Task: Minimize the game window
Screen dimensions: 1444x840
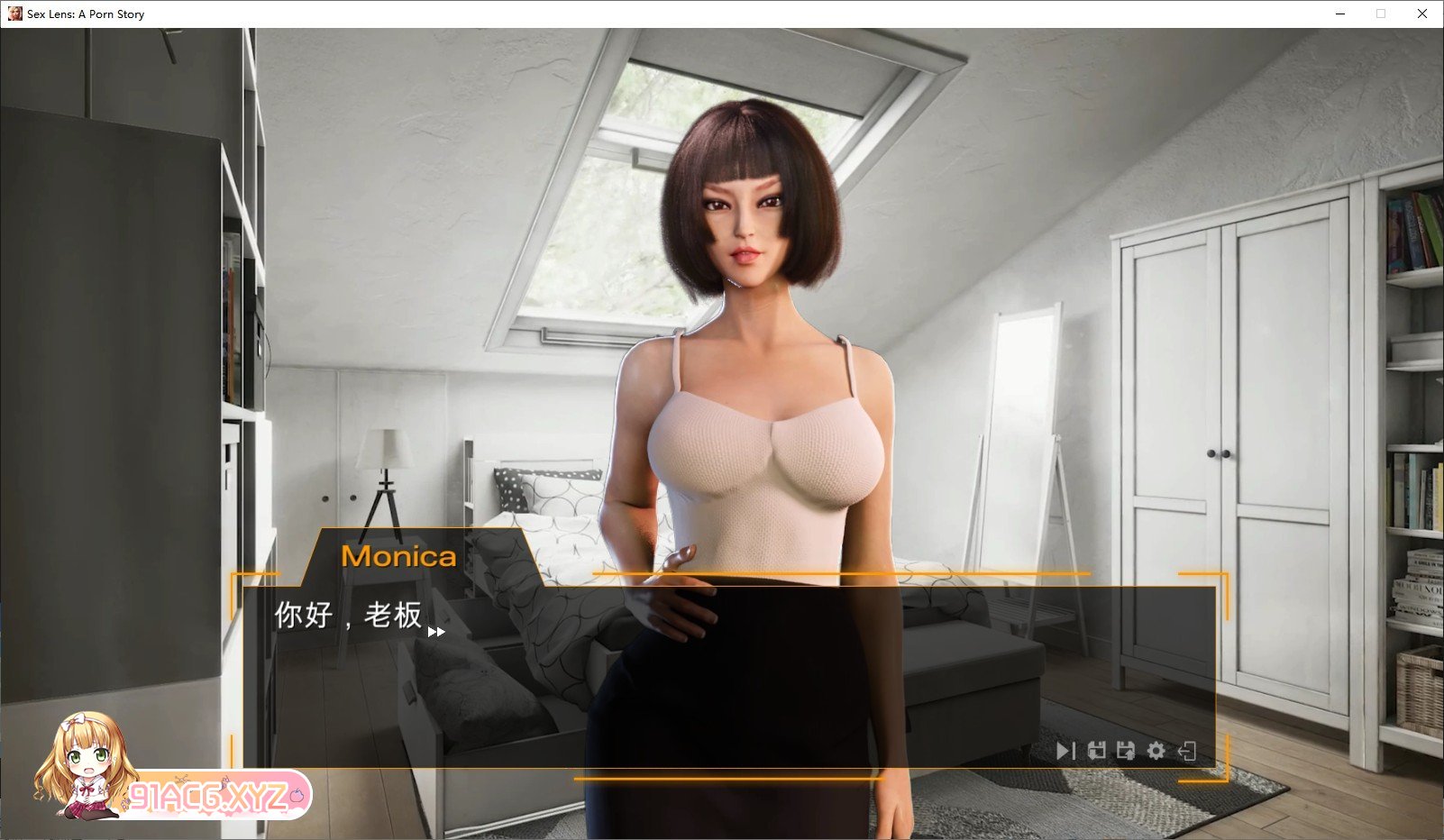Action: click(1342, 14)
